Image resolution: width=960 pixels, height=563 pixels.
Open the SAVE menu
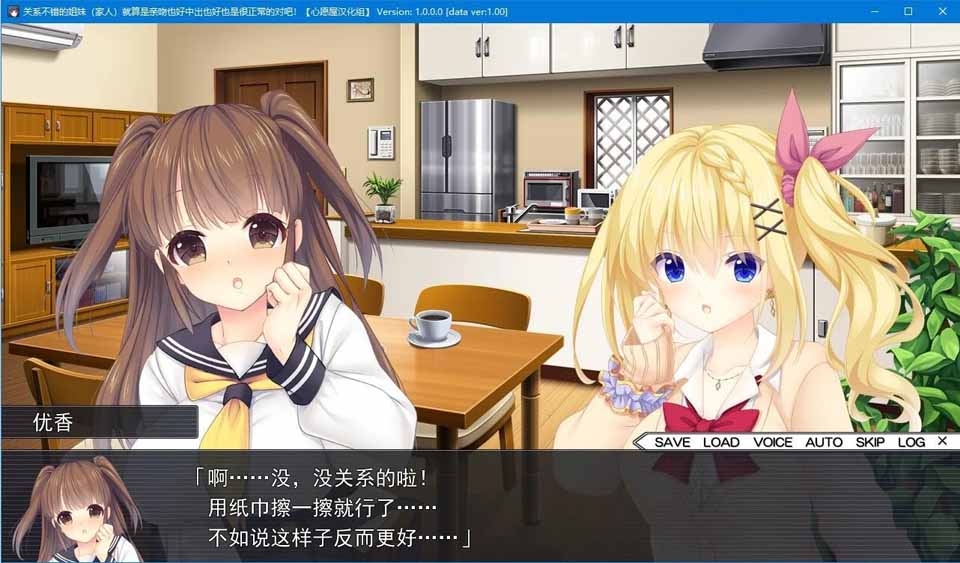pos(672,442)
